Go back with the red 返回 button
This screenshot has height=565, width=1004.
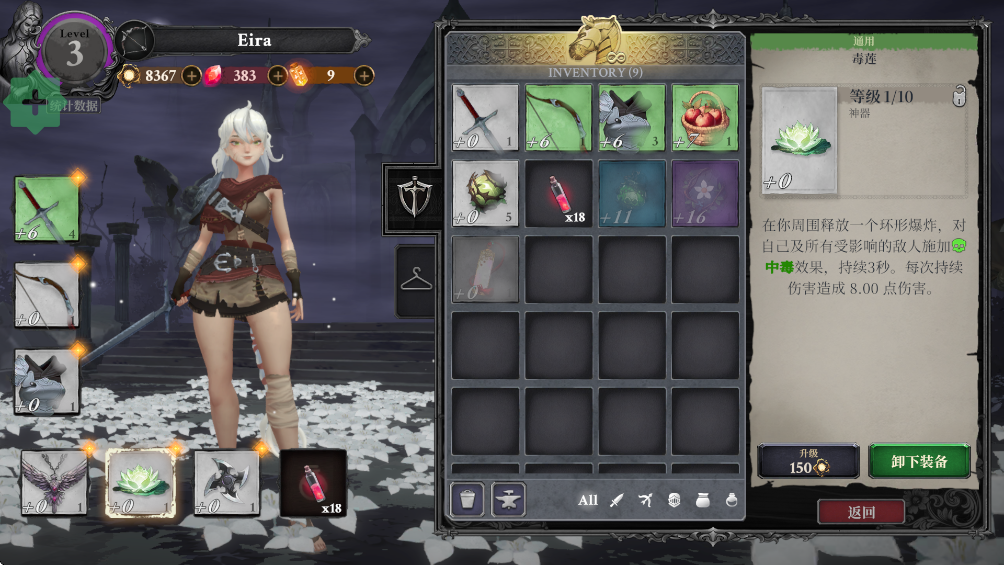click(861, 512)
